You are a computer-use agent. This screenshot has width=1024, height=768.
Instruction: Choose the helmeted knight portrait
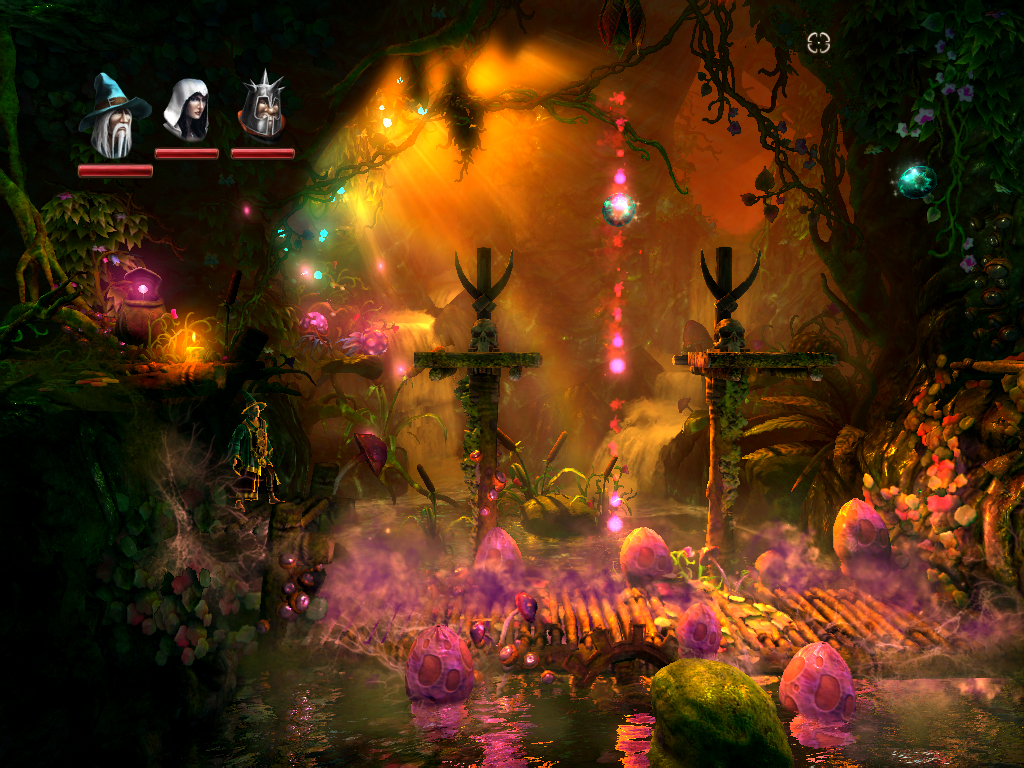263,108
